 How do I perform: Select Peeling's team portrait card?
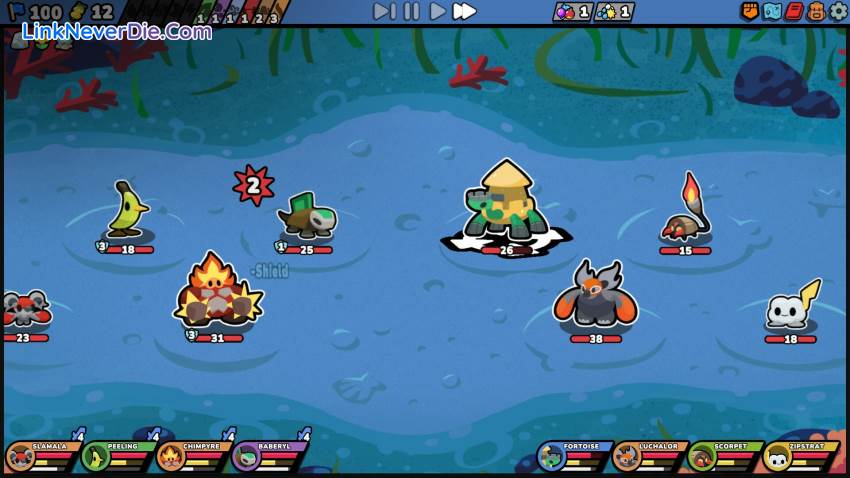[117, 457]
